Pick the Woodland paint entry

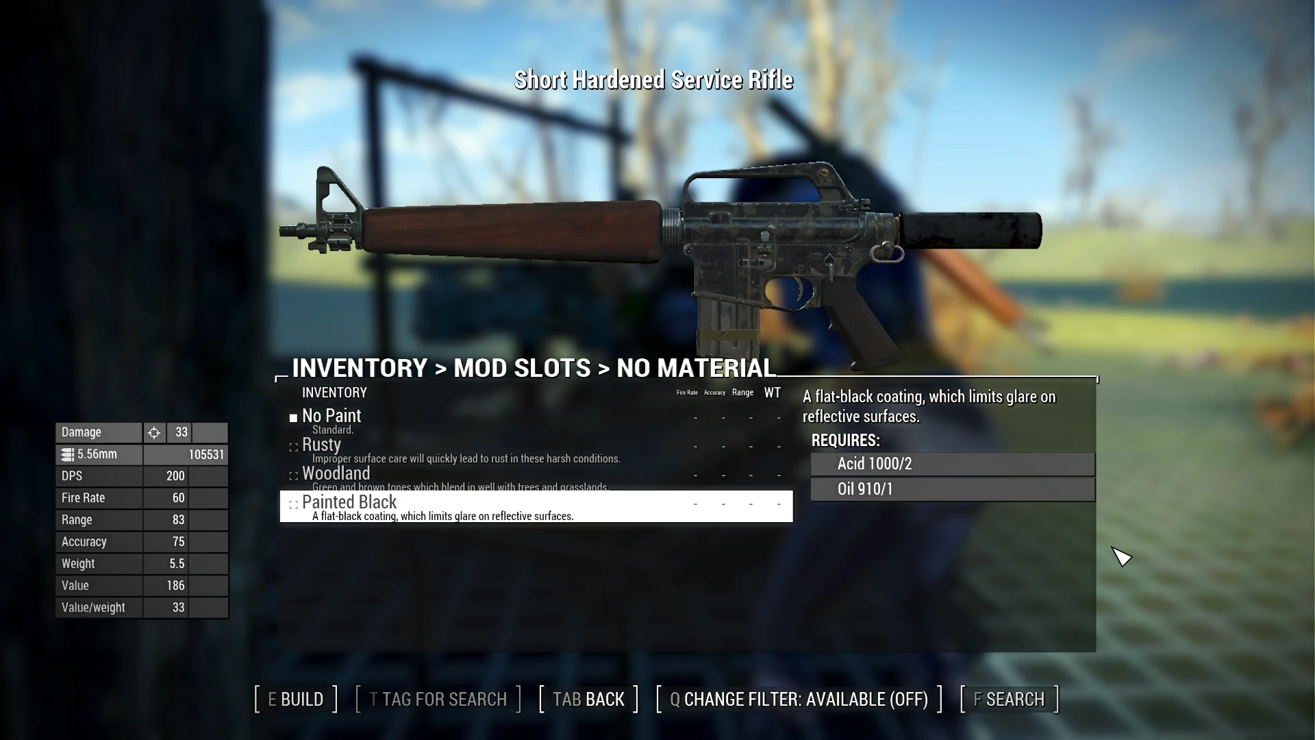(x=336, y=474)
